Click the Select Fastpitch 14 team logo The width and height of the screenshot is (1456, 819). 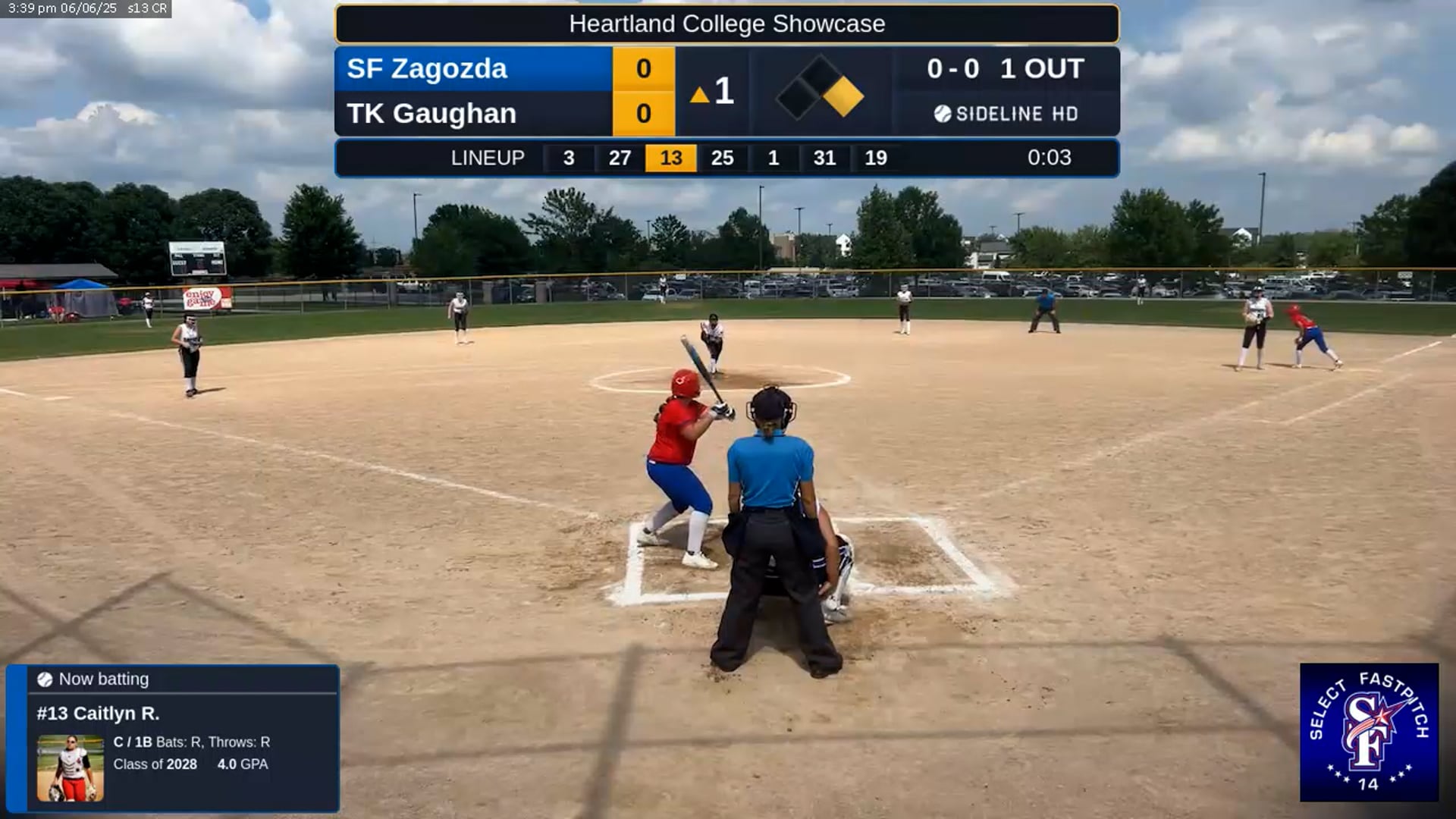pyautogui.click(x=1369, y=732)
